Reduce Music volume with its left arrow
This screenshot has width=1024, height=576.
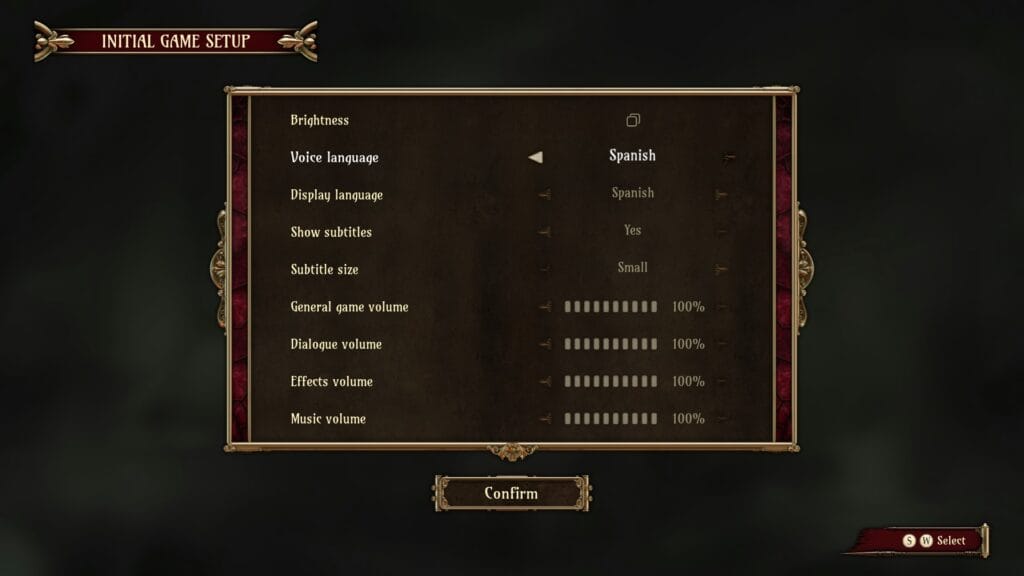pos(544,418)
